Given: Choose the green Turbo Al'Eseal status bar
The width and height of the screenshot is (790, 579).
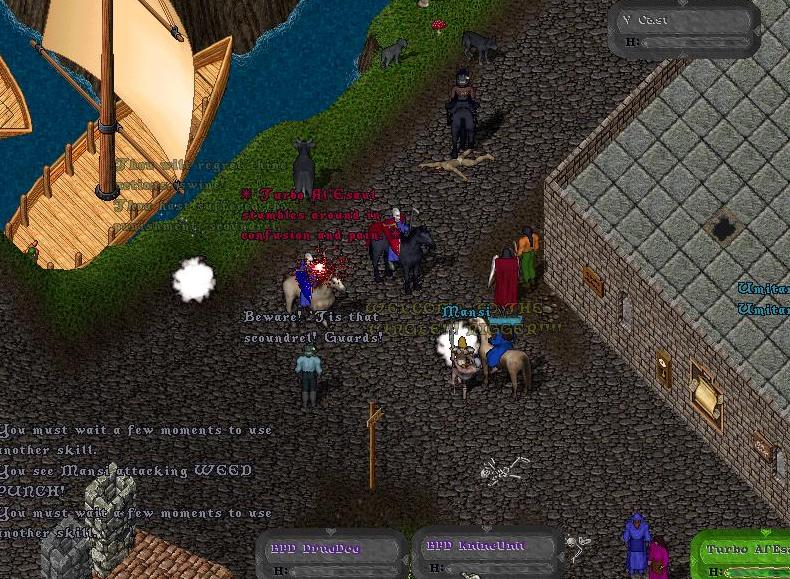Looking at the screenshot, I should 744,556.
